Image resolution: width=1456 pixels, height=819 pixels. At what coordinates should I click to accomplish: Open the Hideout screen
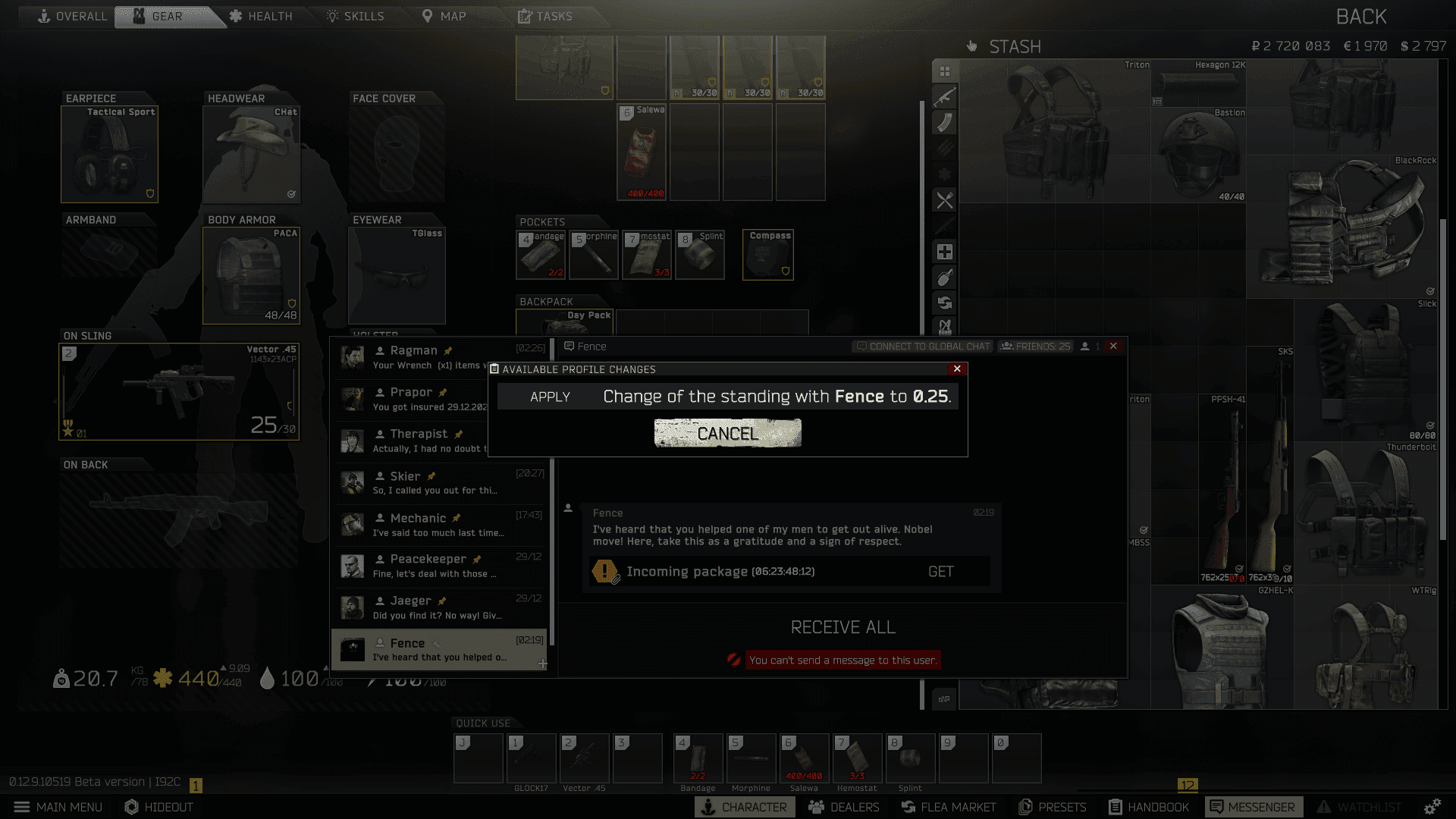[159, 807]
